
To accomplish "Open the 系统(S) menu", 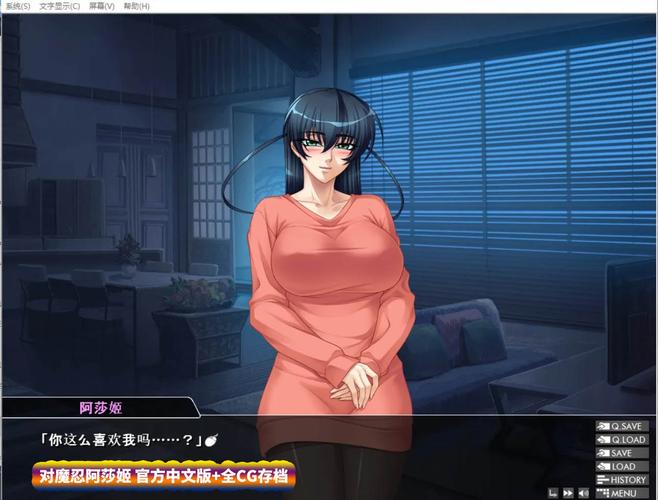I will coord(19,6).
